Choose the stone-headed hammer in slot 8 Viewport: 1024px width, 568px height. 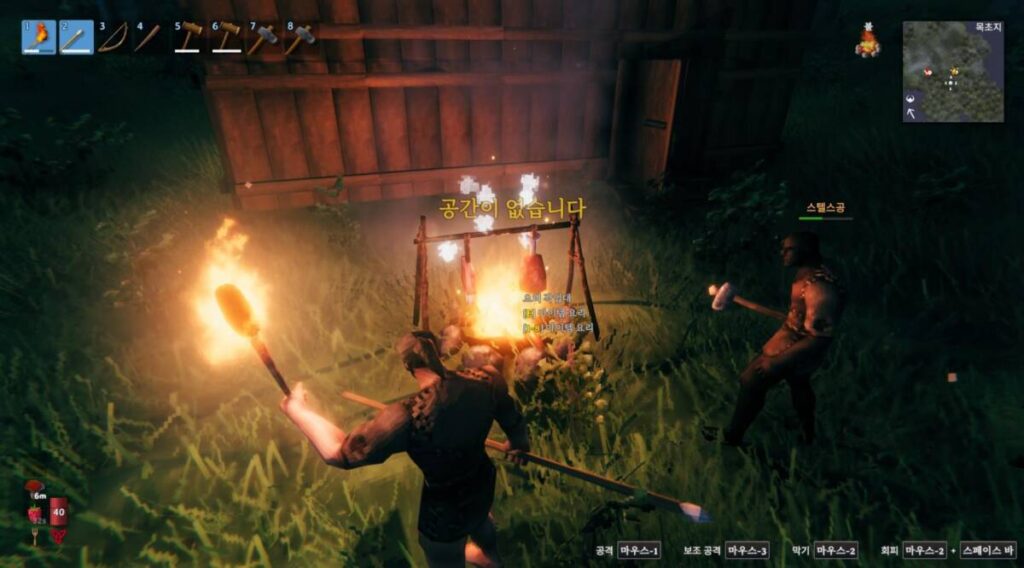(301, 38)
